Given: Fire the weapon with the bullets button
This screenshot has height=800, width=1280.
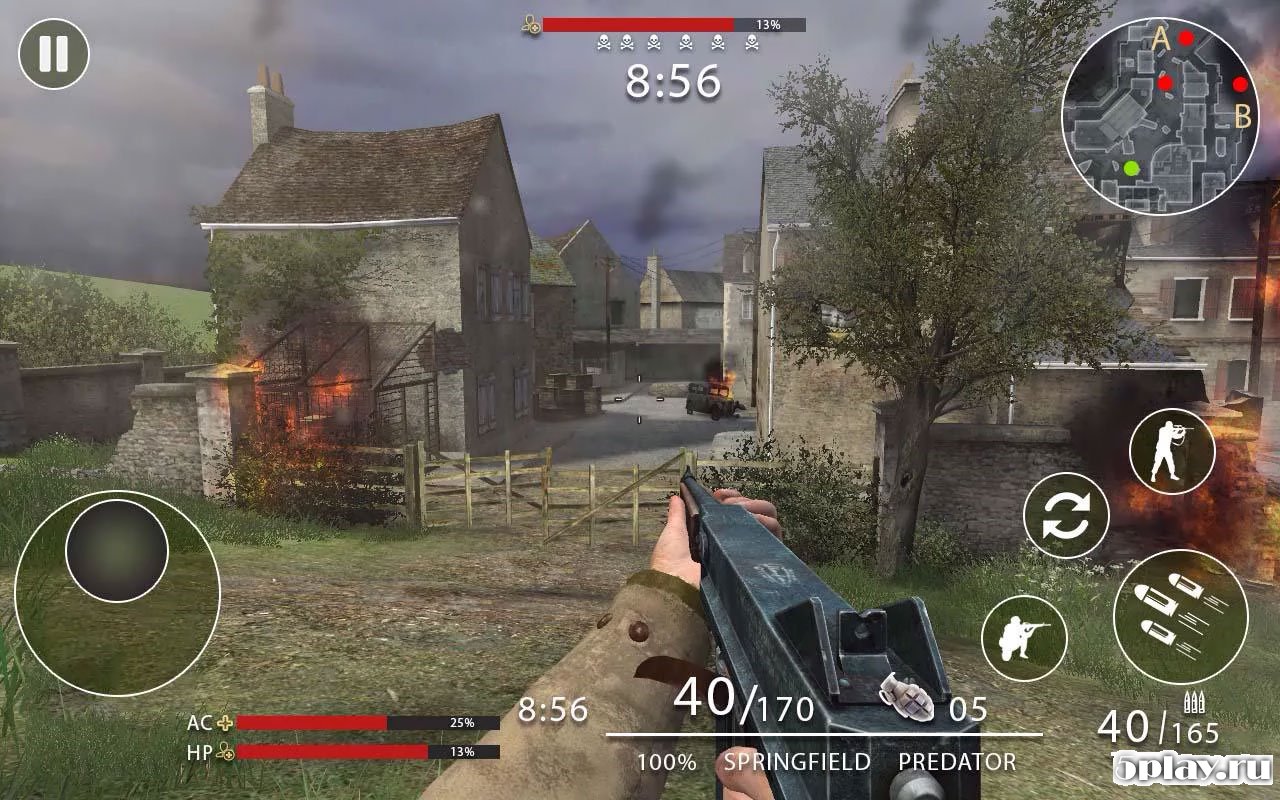Looking at the screenshot, I should pyautogui.click(x=1181, y=617).
